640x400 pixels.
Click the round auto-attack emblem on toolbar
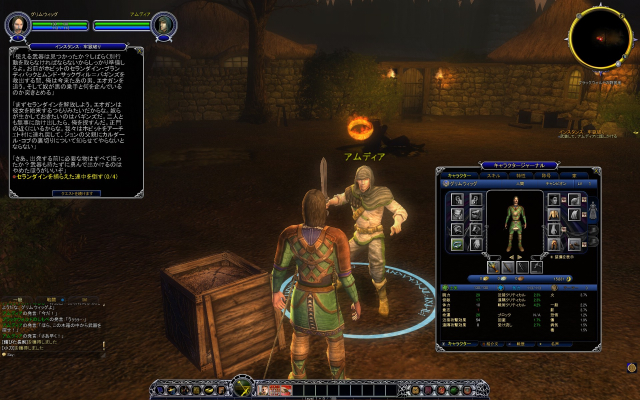(240, 387)
